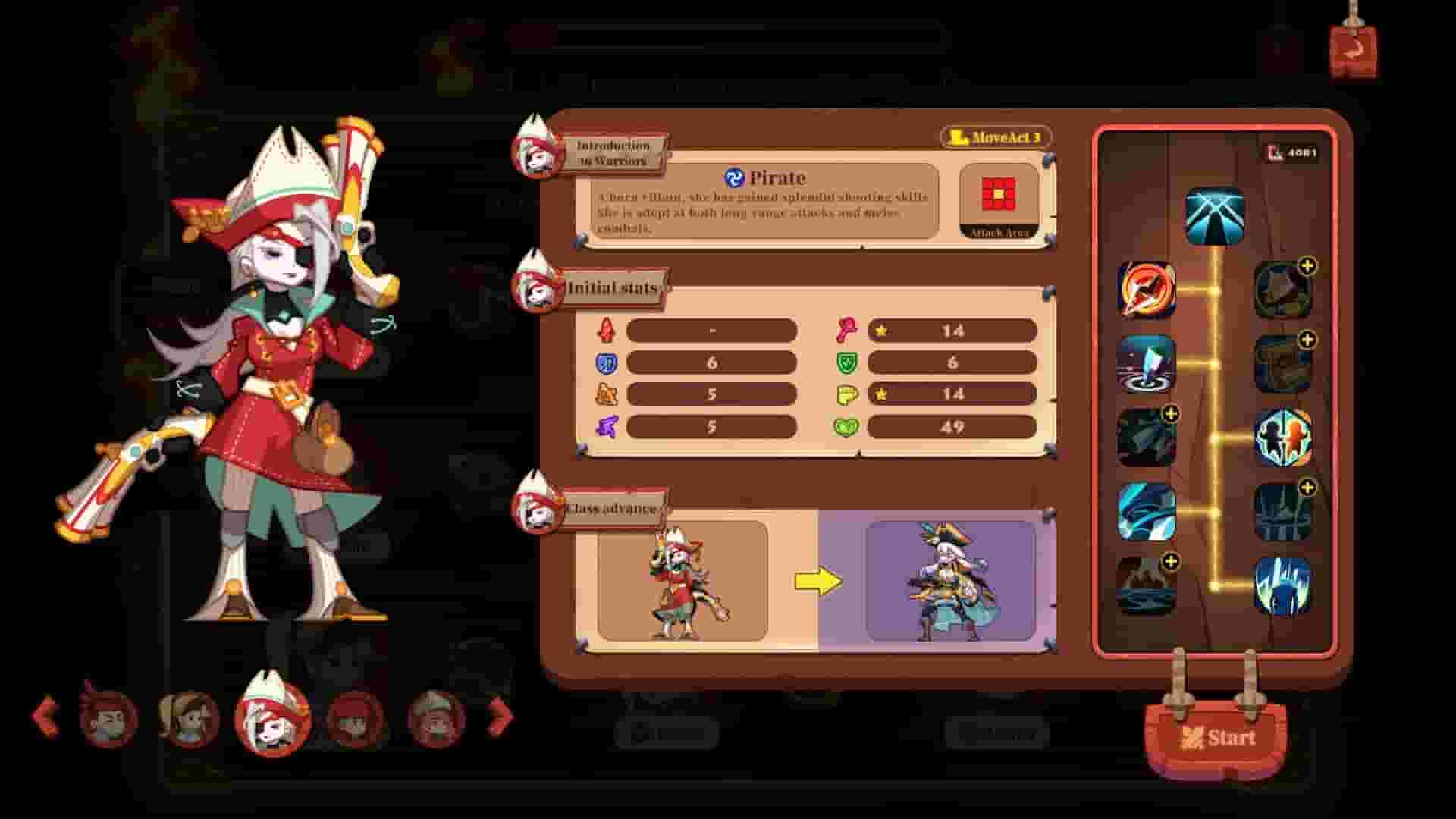
Task: Click the Initial stats section header
Action: point(611,287)
